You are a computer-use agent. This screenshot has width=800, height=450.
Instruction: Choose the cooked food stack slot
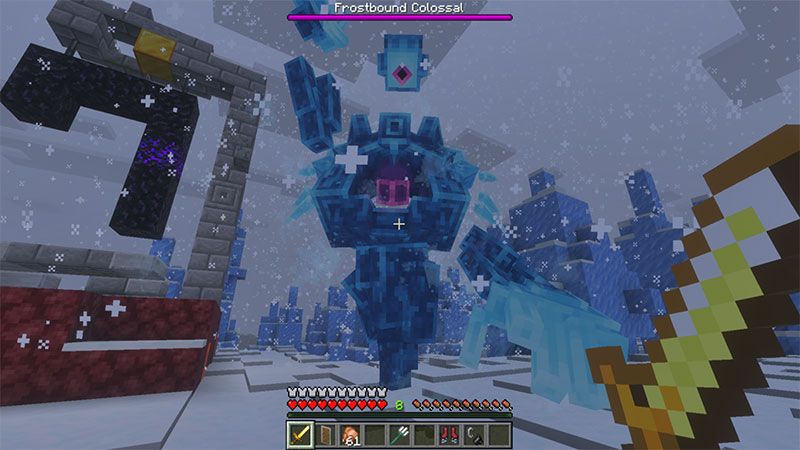pyautogui.click(x=350, y=434)
